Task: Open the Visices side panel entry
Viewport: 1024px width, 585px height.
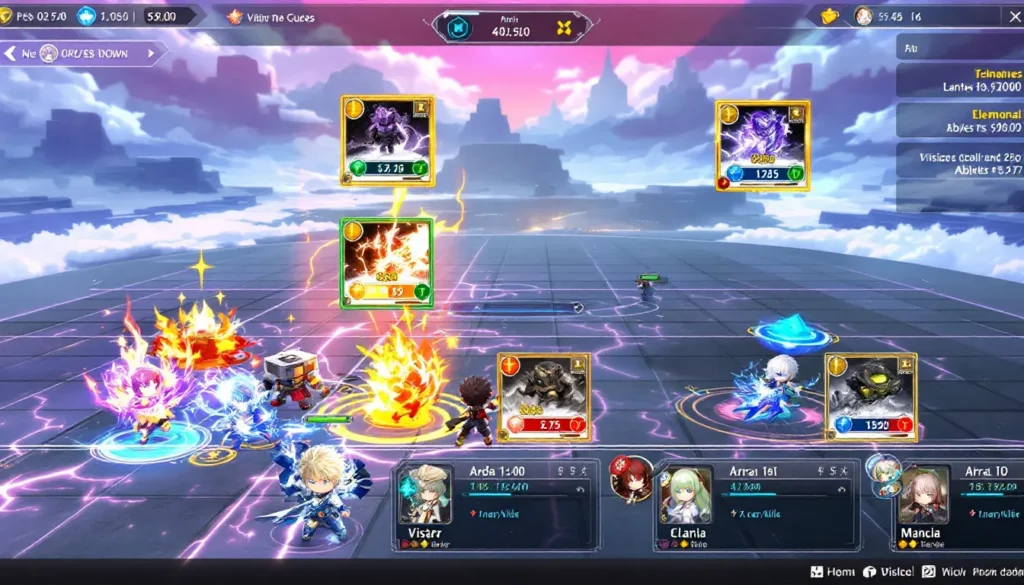Action: point(960,164)
